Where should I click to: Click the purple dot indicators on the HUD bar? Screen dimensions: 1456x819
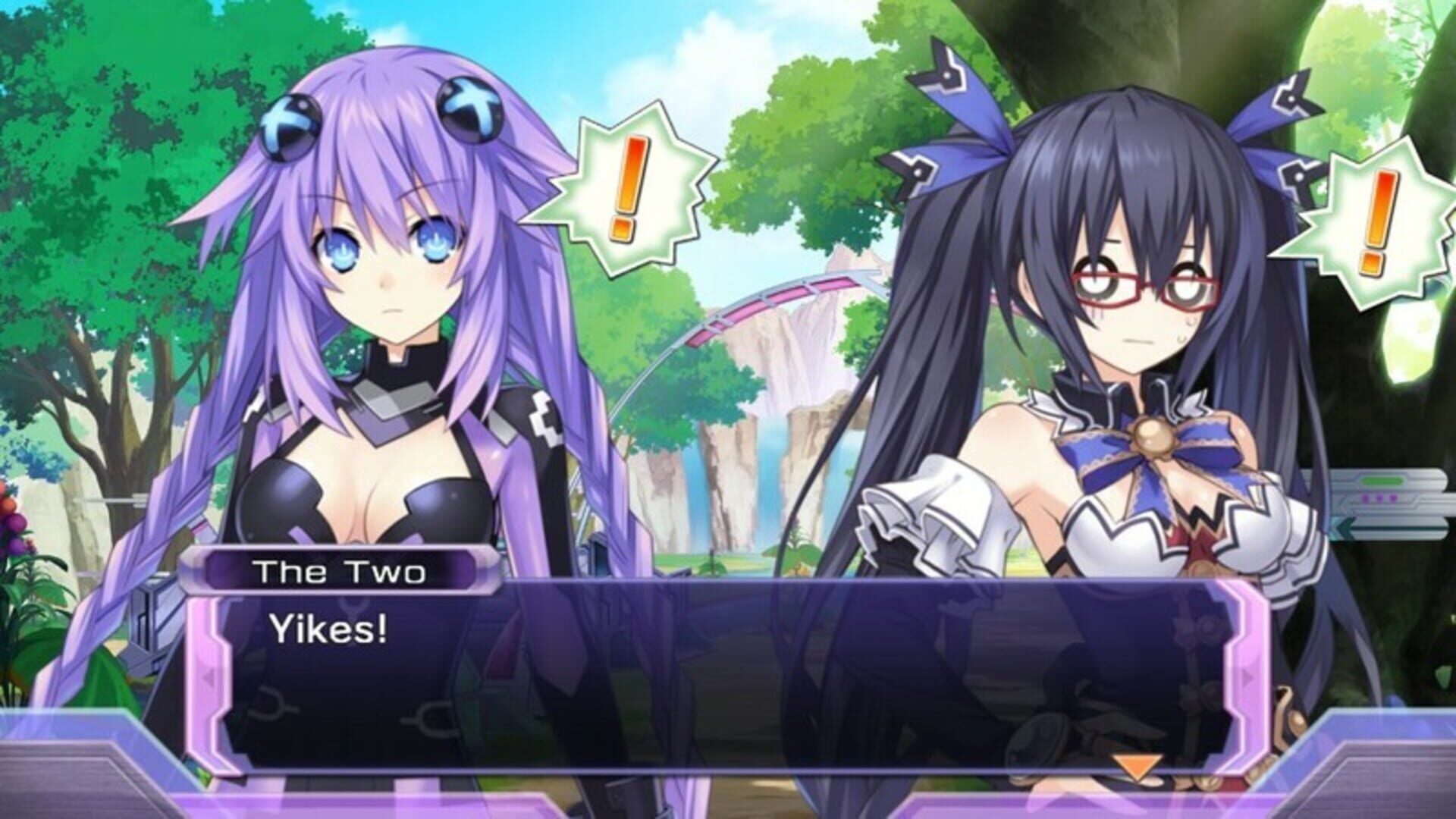pyautogui.click(x=1379, y=497)
